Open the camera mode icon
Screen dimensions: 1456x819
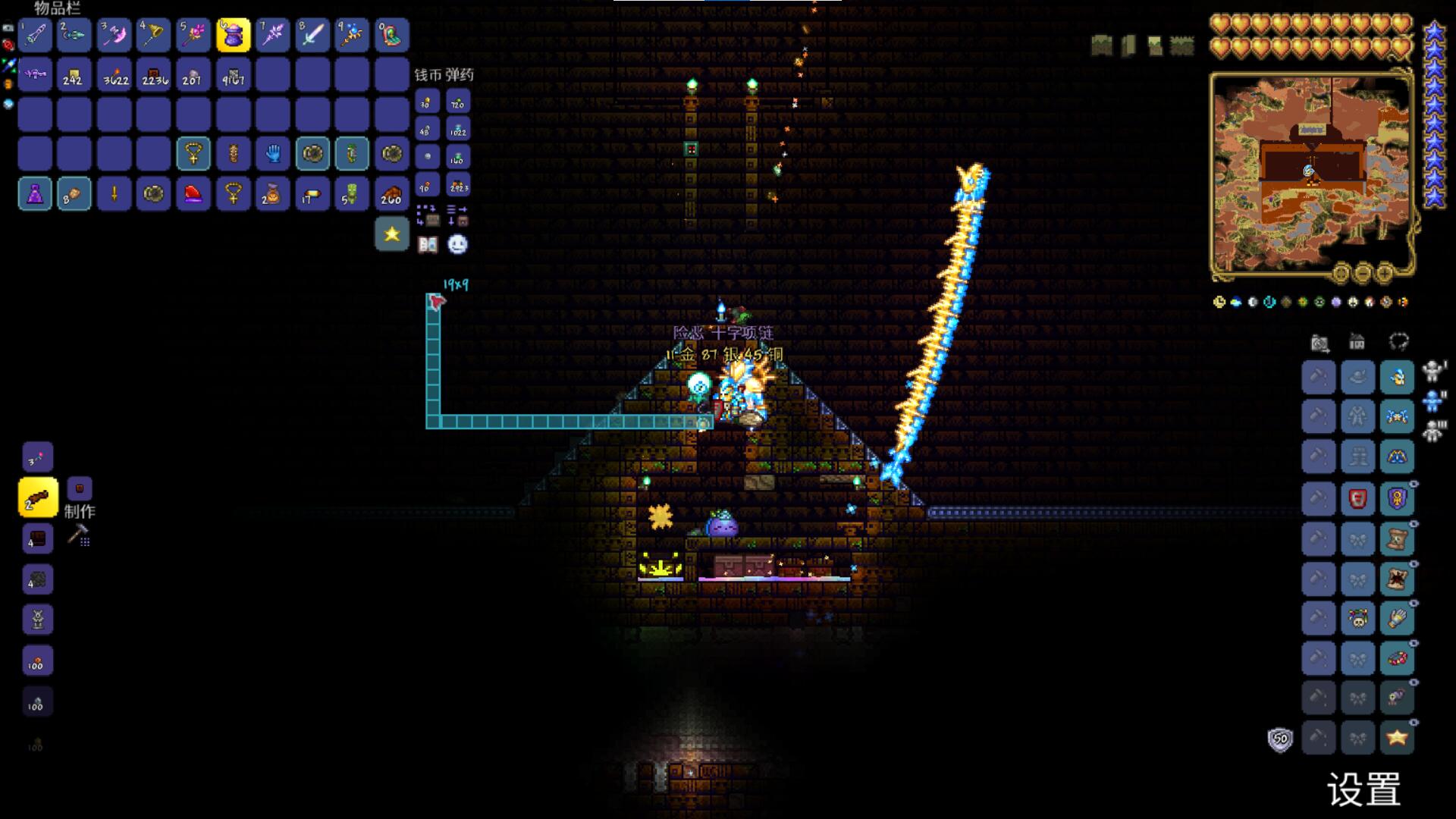point(1319,344)
